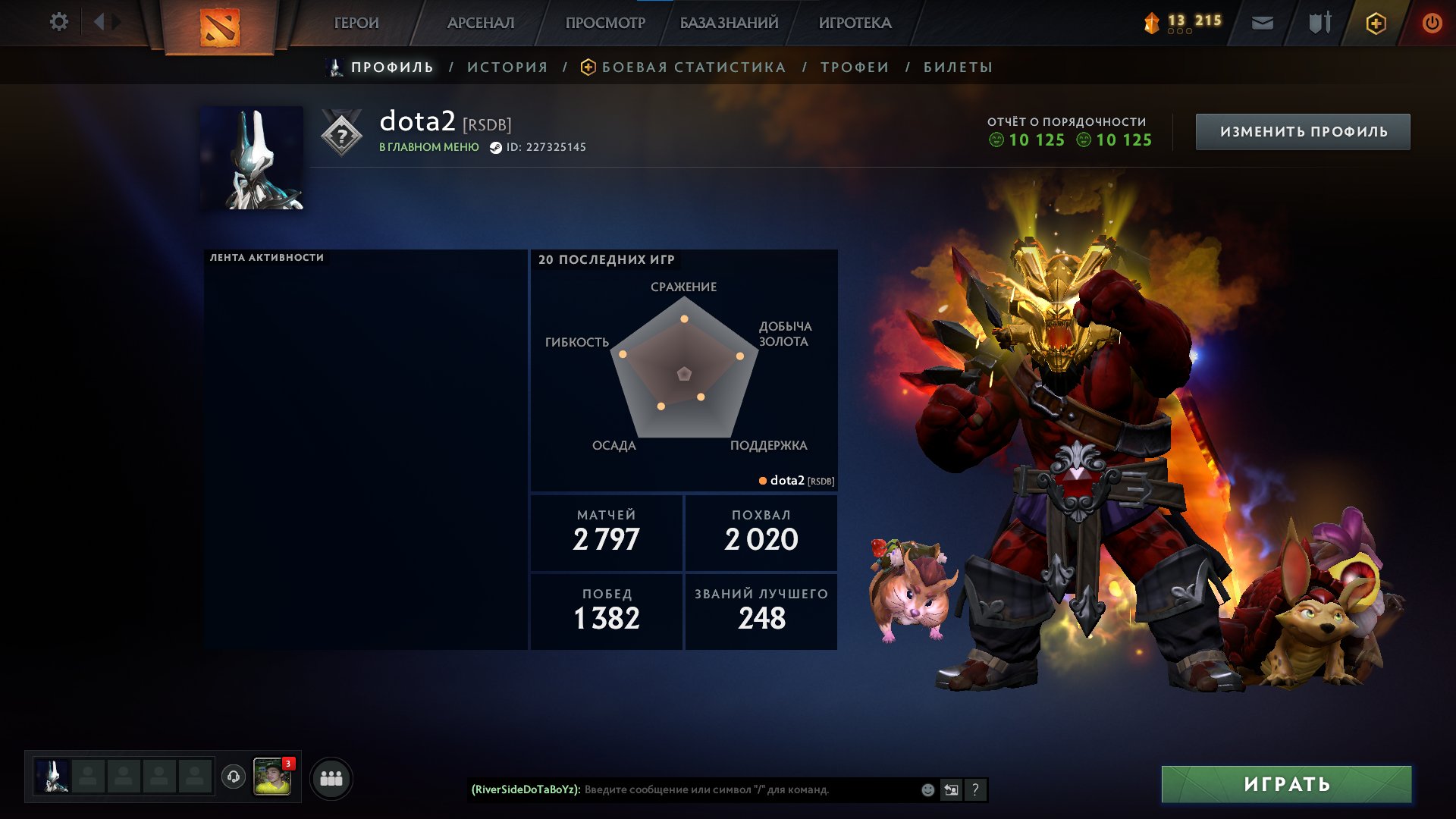Open the ГЕРОИ menu
1456x819 pixels.
pyautogui.click(x=356, y=24)
